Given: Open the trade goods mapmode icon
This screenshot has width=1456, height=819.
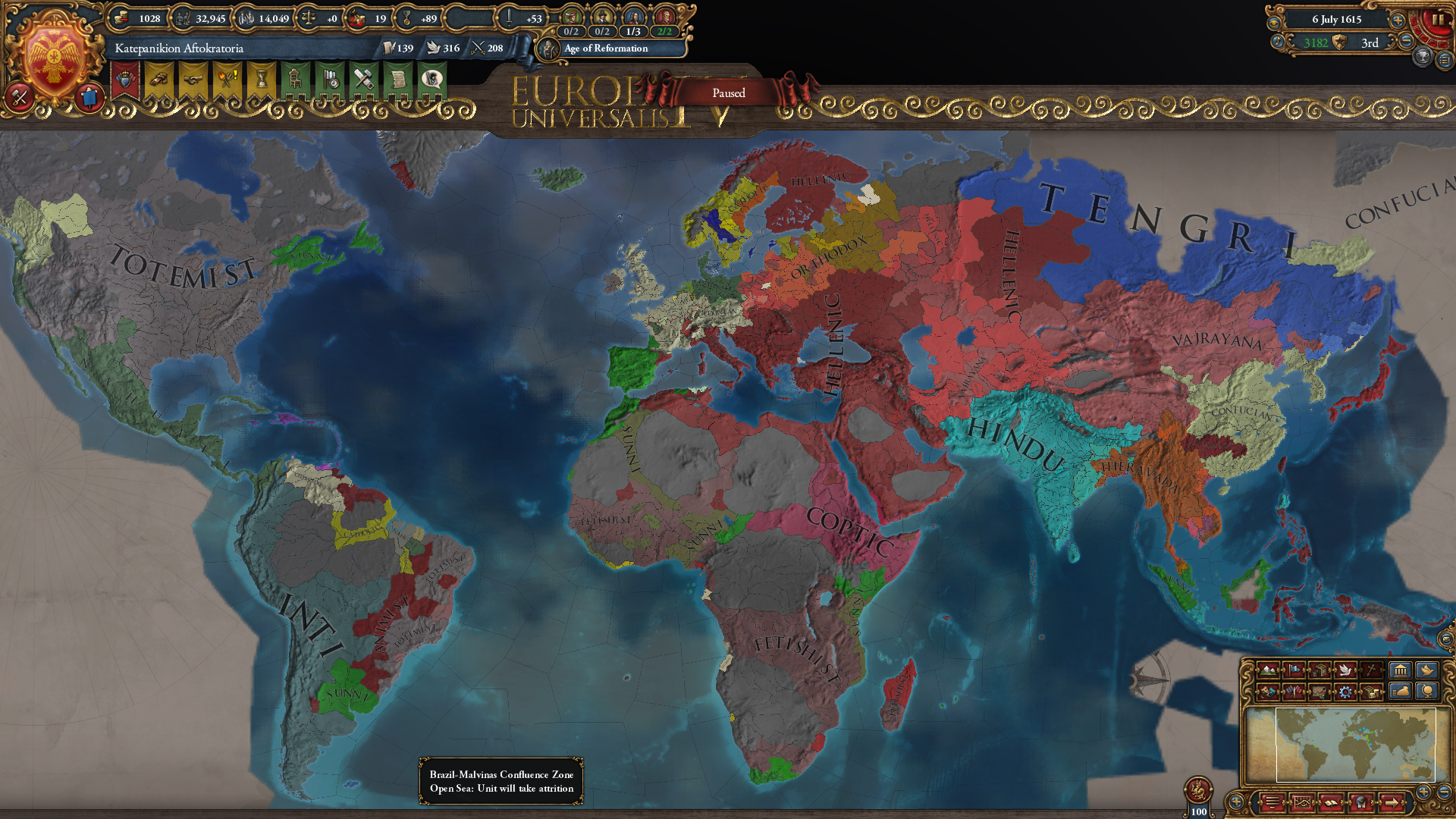Looking at the screenshot, I should [x=1319, y=670].
